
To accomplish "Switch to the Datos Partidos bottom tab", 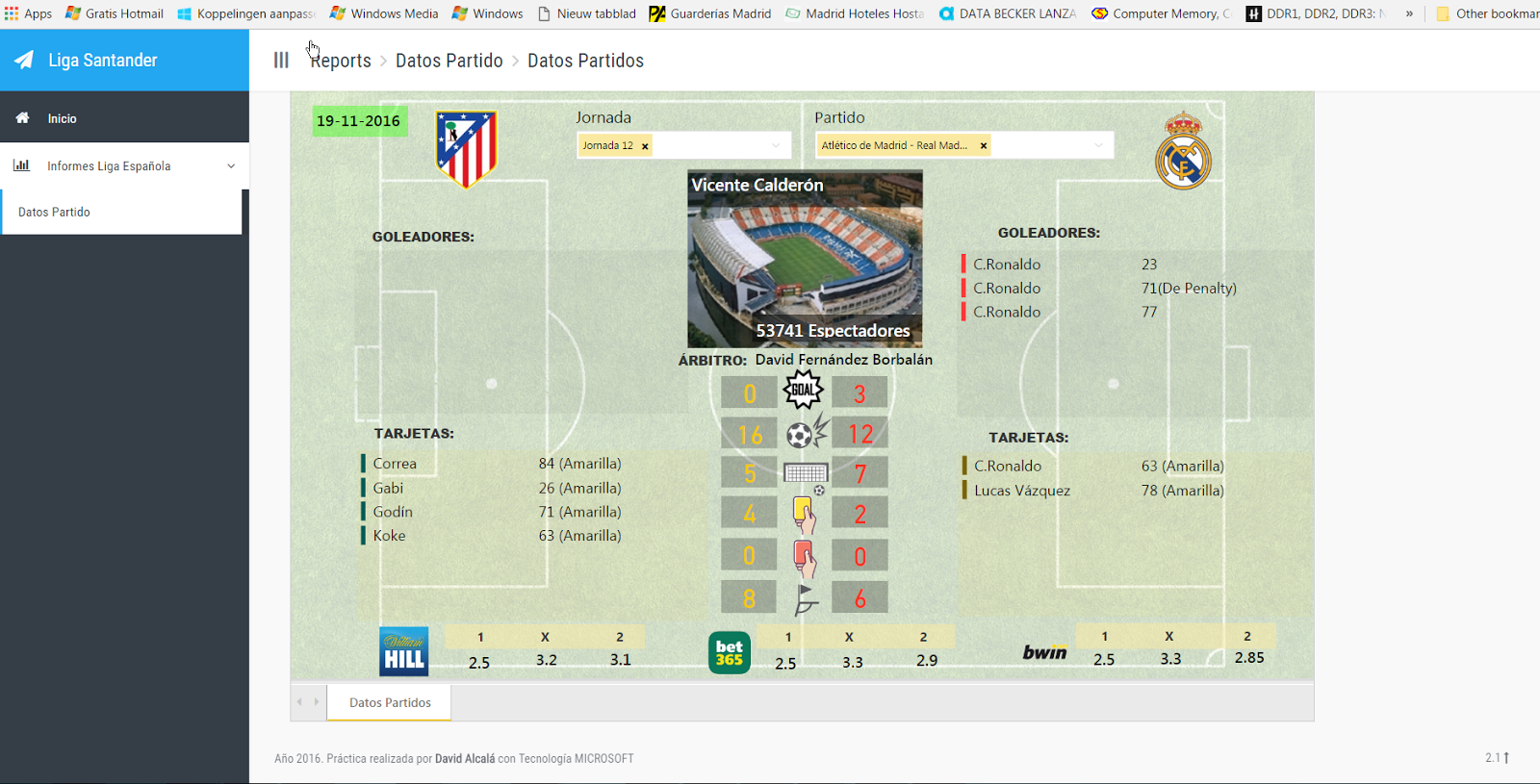I will [x=388, y=702].
